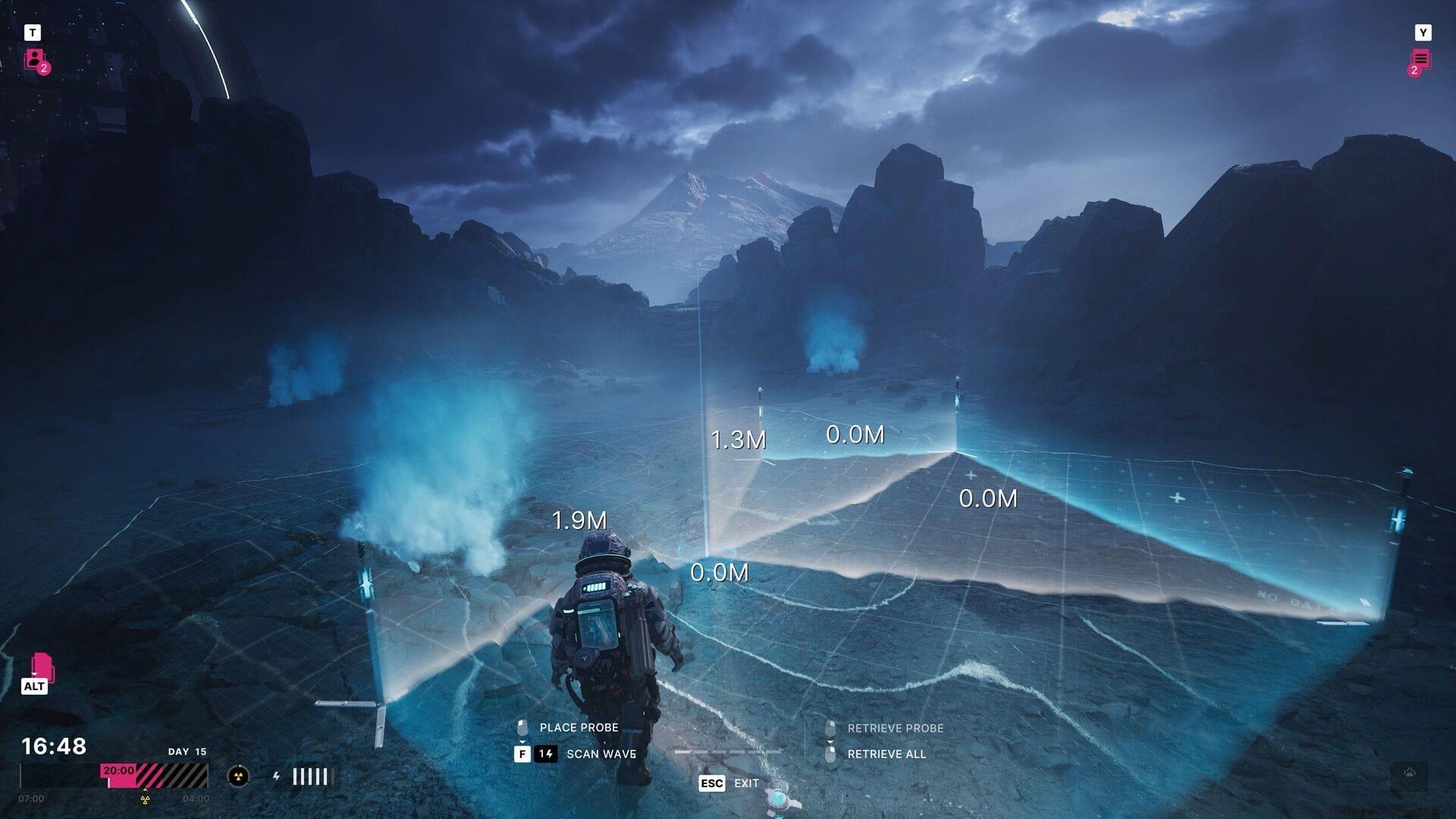This screenshot has width=1456, height=819.
Task: Click the lightning energy icon by the battery bars
Action: coord(276,776)
